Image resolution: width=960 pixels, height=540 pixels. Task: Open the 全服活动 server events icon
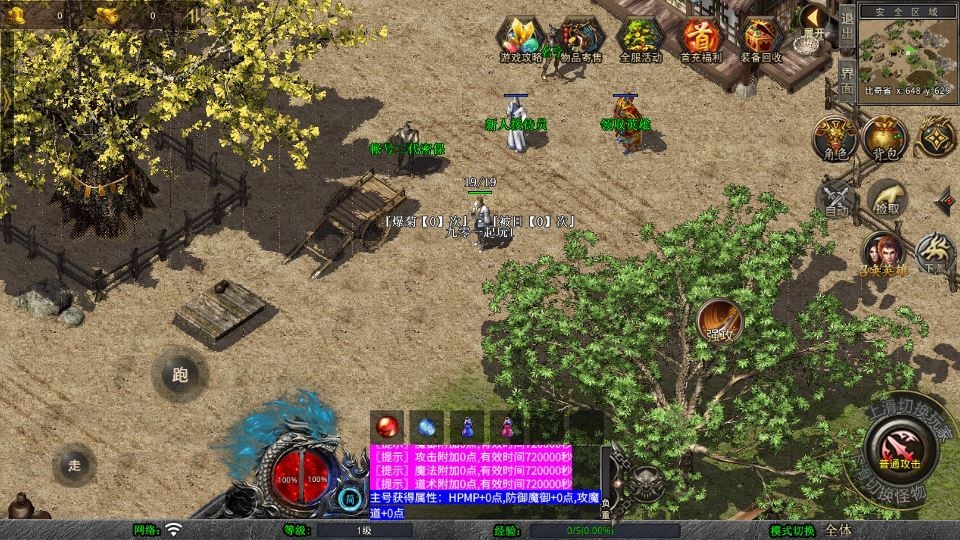641,39
